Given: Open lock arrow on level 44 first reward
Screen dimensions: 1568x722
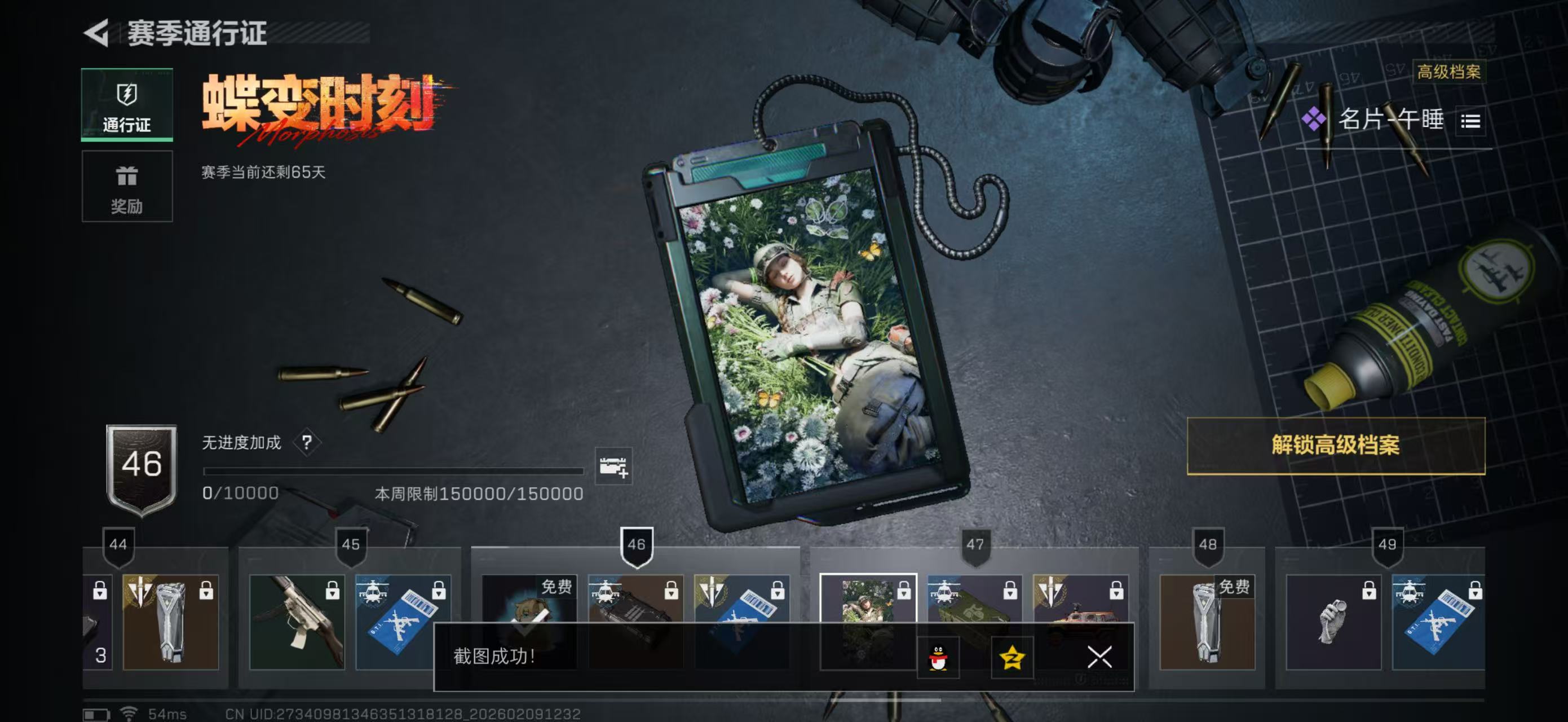Looking at the screenshot, I should click(x=100, y=592).
